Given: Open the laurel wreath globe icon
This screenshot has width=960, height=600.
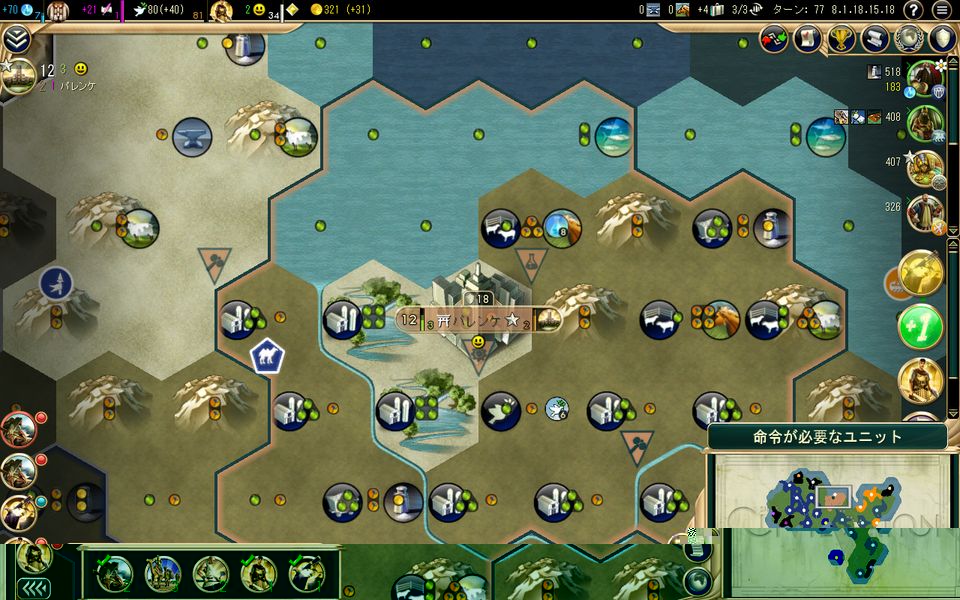Looking at the screenshot, I should [x=909, y=39].
